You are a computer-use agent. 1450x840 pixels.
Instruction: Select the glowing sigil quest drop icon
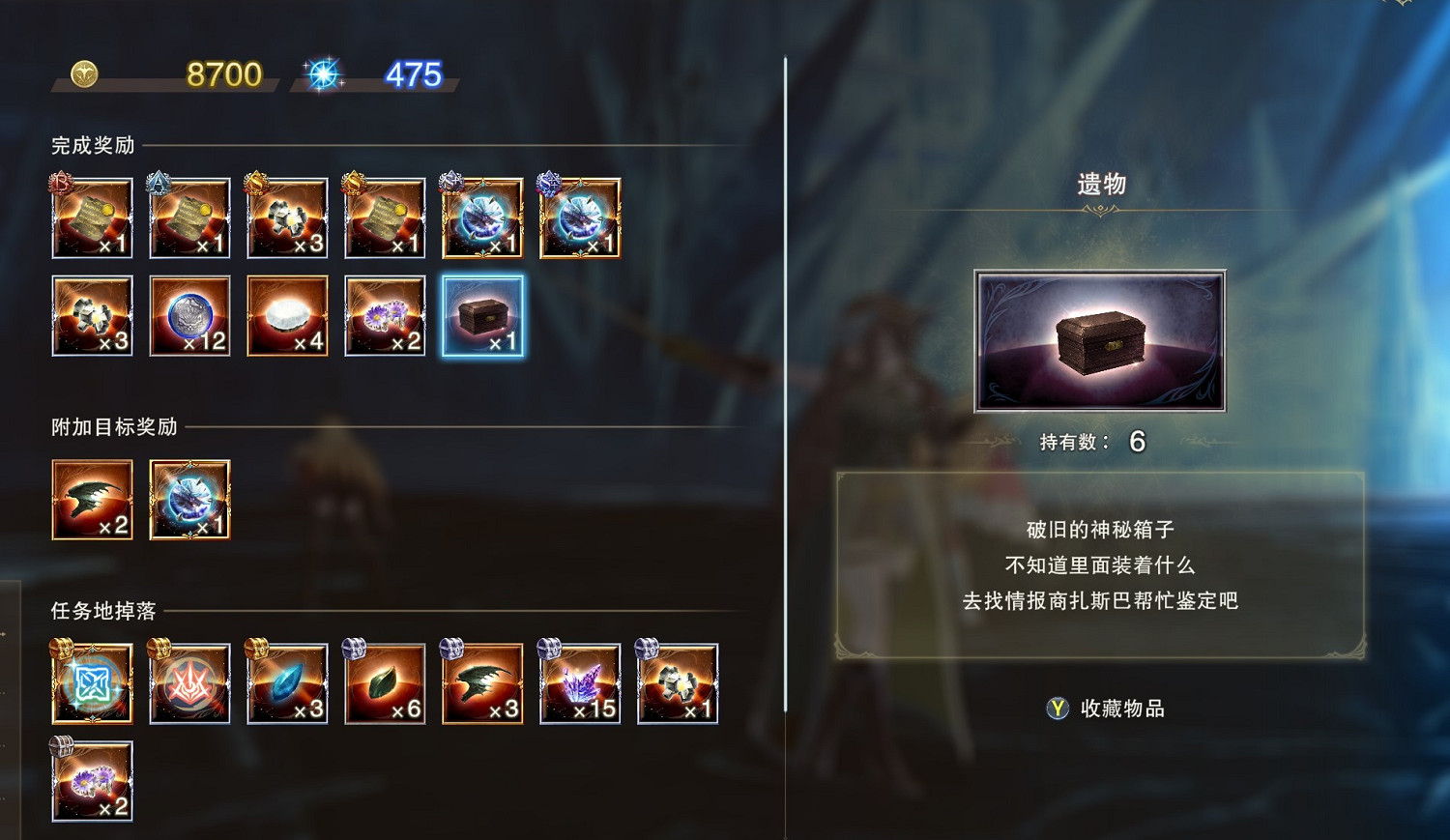pos(92,683)
